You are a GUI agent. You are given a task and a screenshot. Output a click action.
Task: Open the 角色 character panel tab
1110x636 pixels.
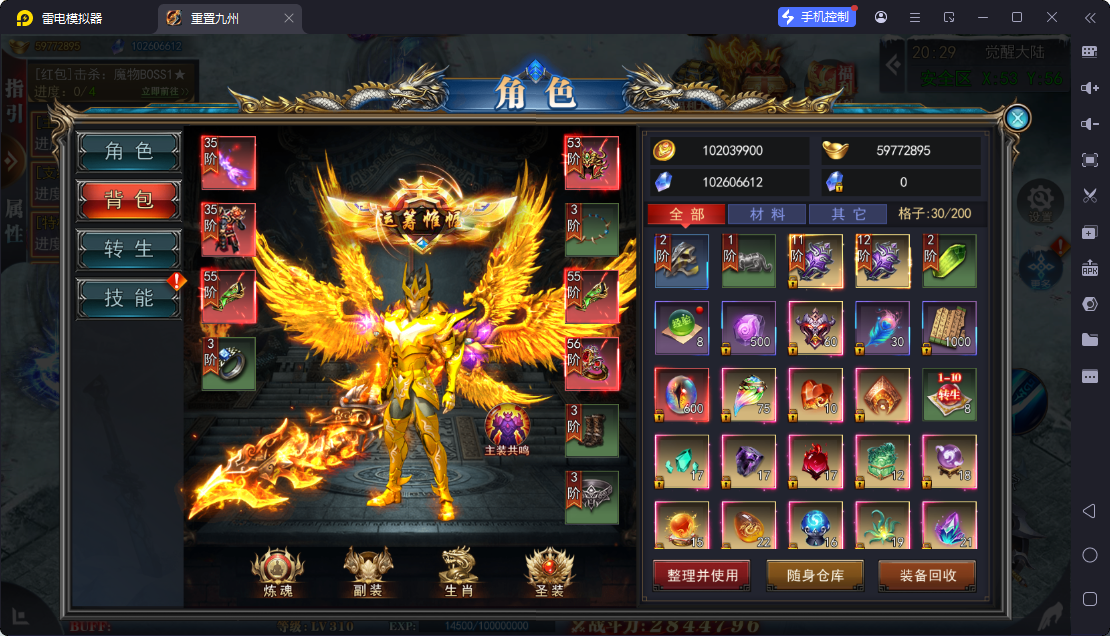click(x=129, y=151)
